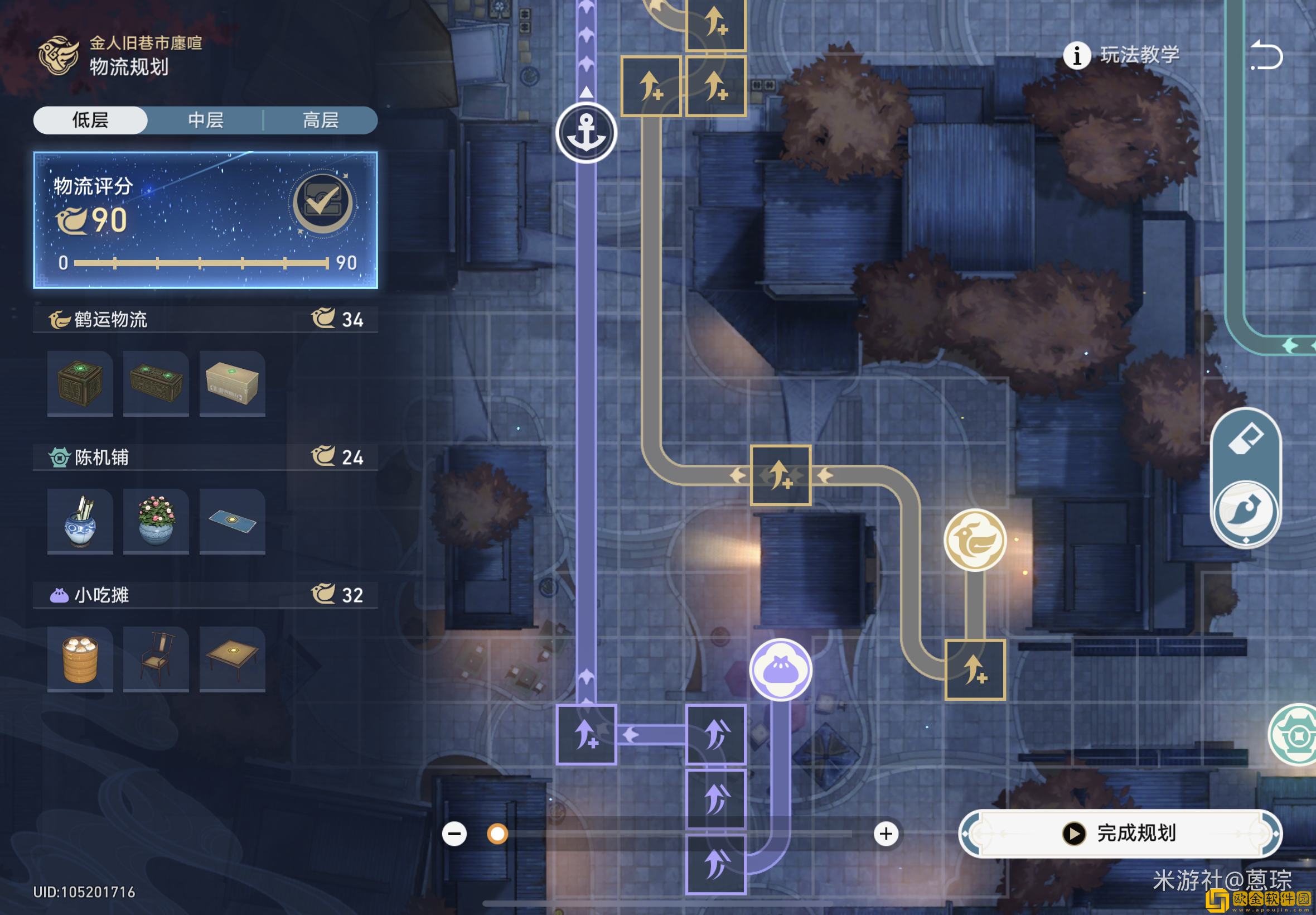Select the 高层 floor tab
Viewport: 1316px width, 915px height.
[x=320, y=121]
